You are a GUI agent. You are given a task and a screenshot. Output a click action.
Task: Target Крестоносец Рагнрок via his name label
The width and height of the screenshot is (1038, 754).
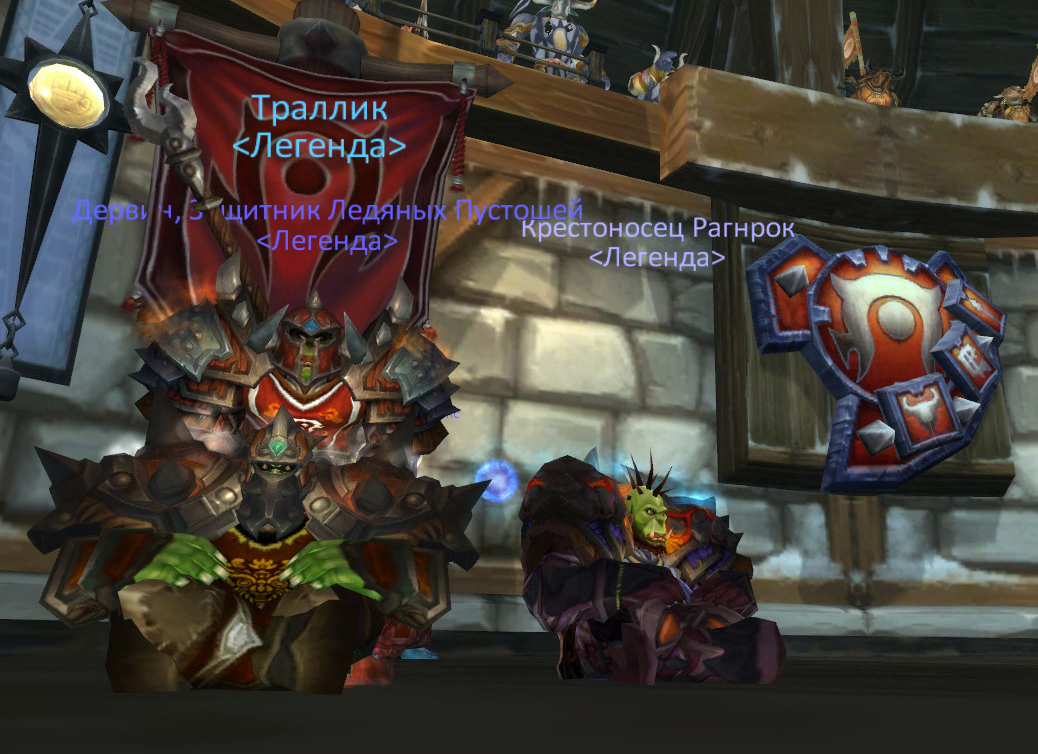click(657, 229)
